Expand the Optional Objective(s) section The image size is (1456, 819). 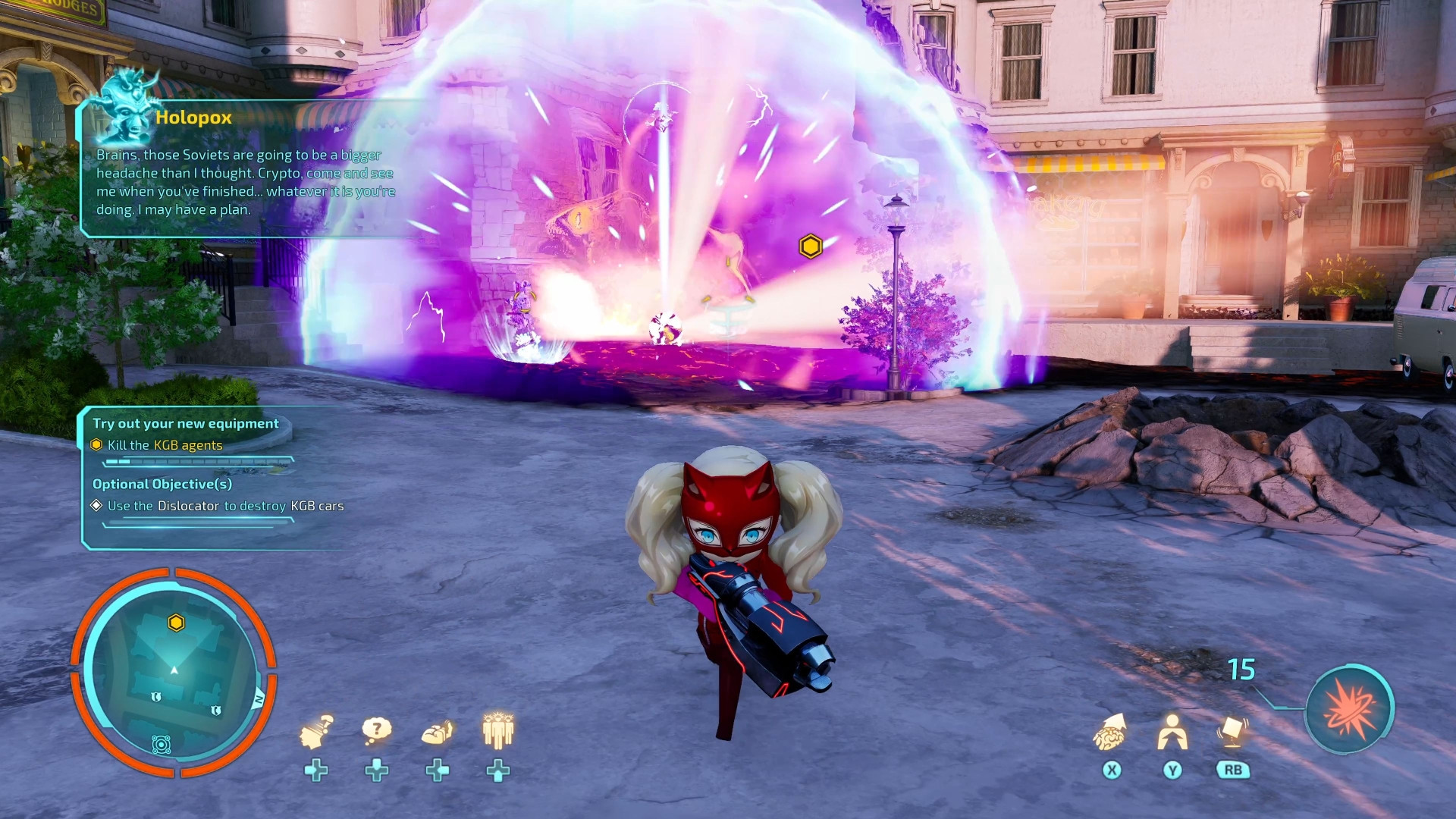(162, 484)
